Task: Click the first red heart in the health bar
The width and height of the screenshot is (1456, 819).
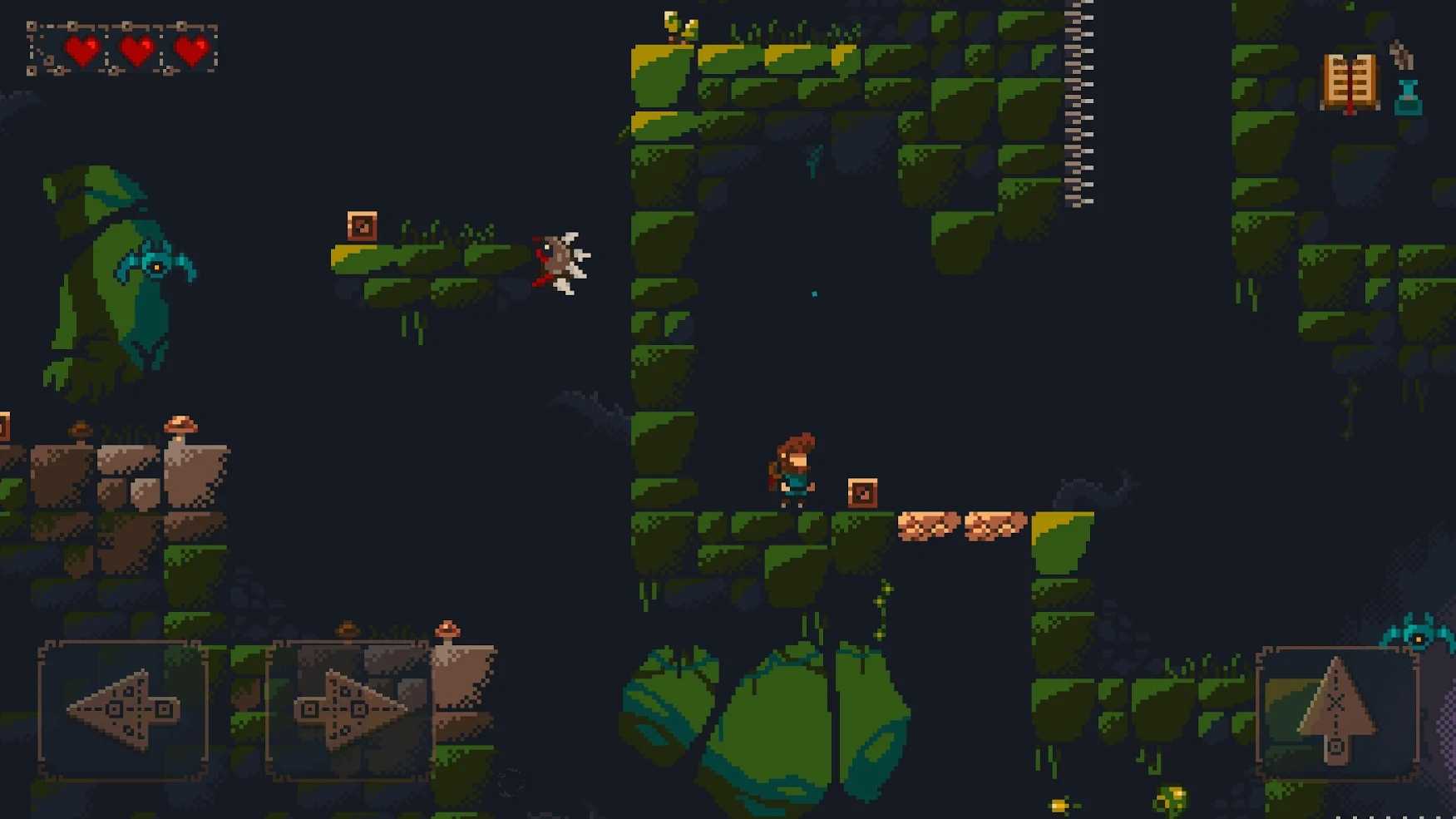Action: click(x=80, y=50)
